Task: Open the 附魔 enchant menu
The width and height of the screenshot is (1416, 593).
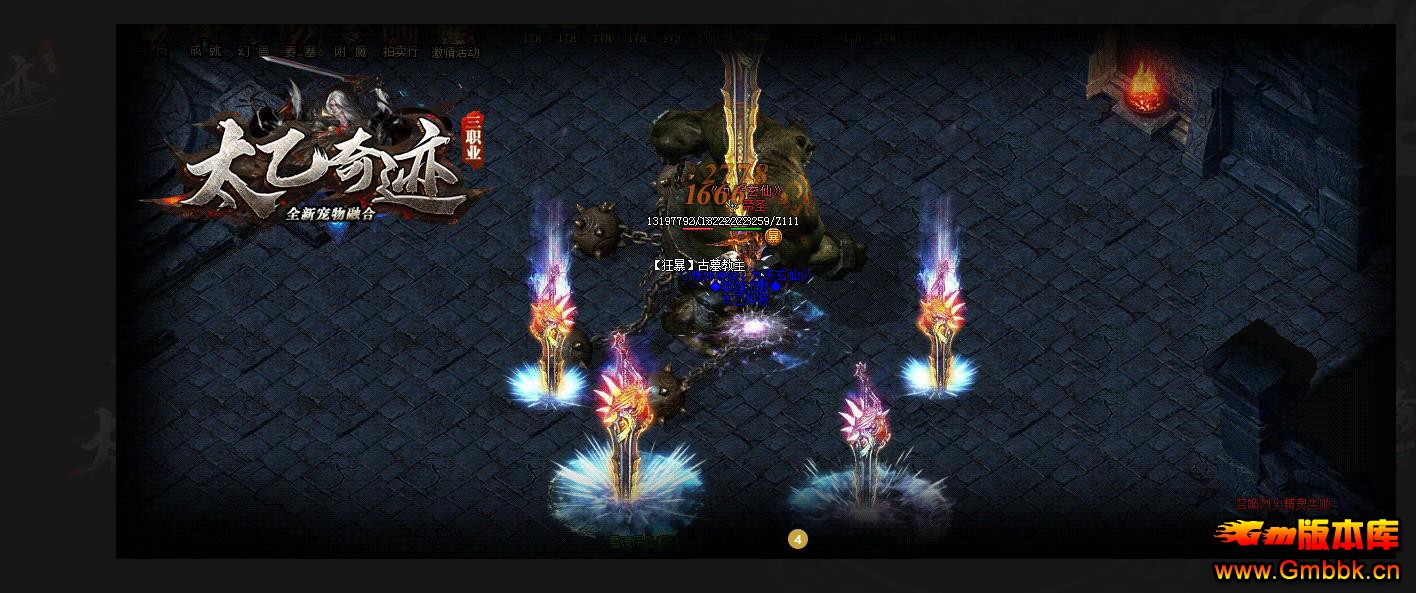Action: (350, 52)
